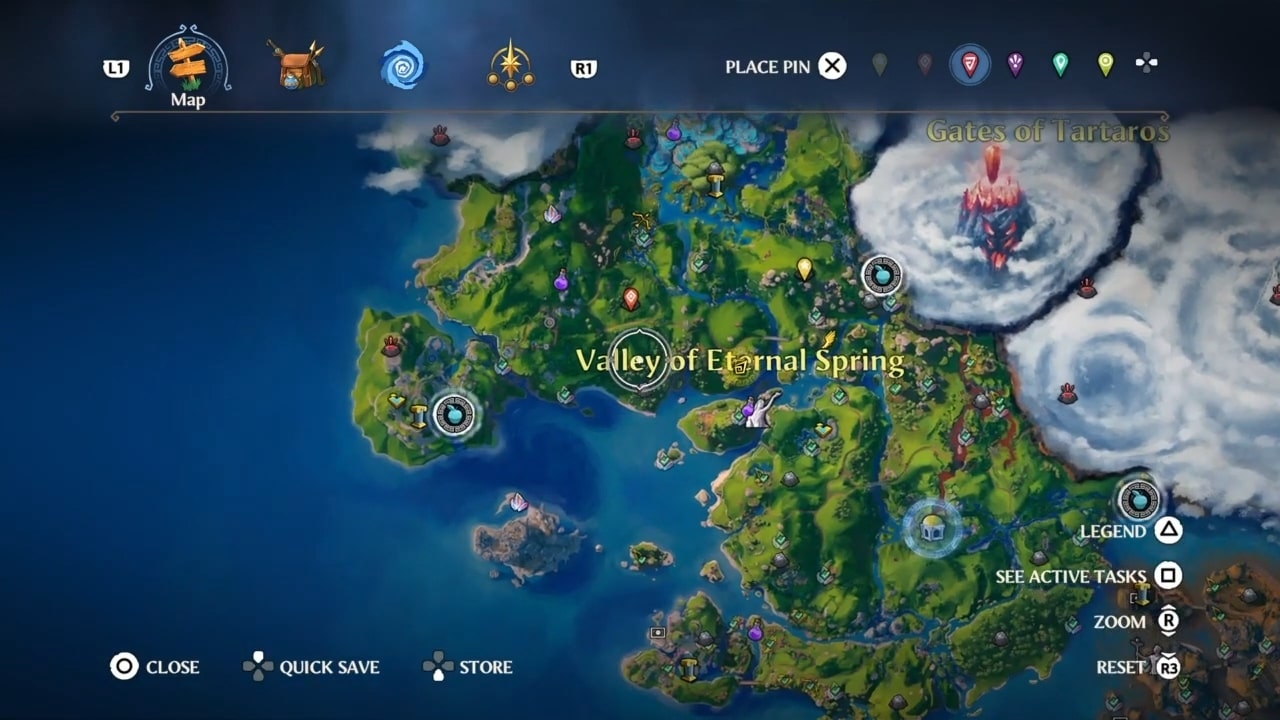Click the ZOOM control at bottom right
Screen dimensions: 1280x720
(1121, 621)
